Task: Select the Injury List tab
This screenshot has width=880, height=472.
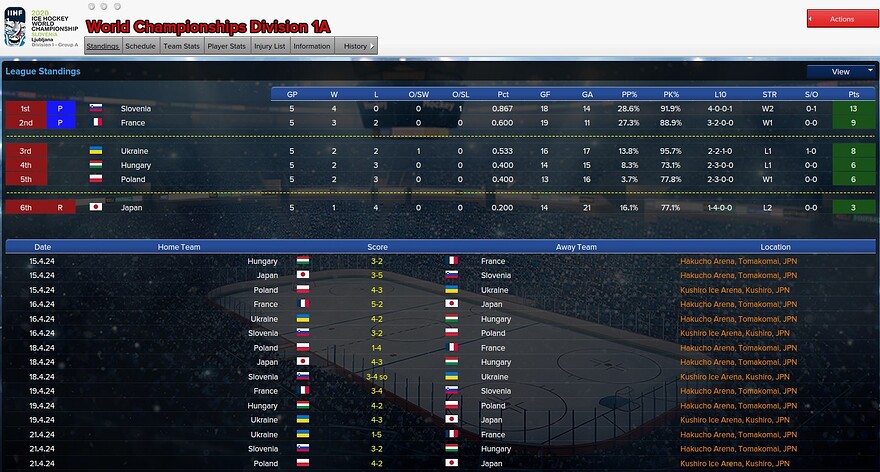Action: (269, 46)
